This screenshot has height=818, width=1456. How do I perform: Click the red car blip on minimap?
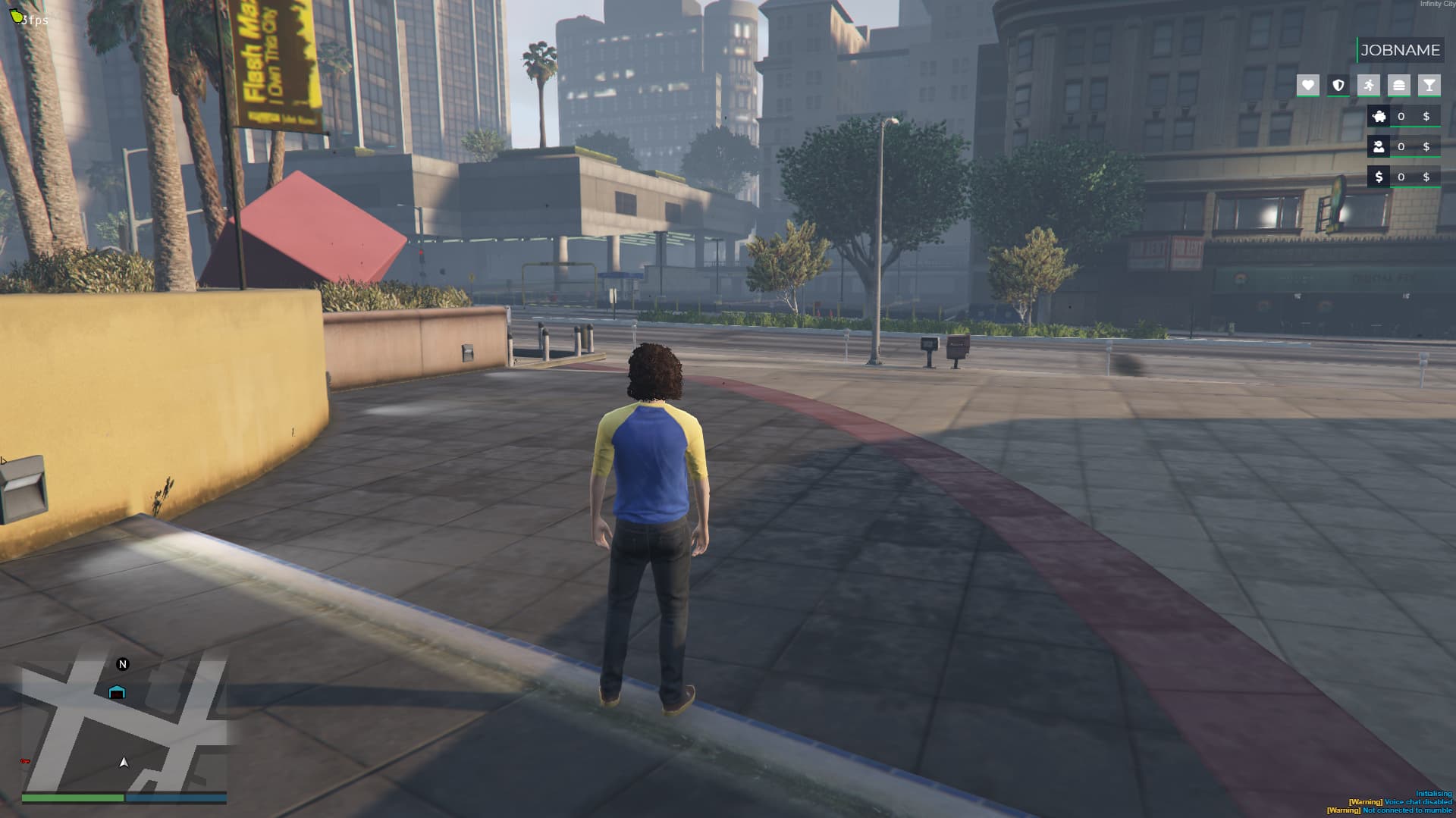click(x=25, y=761)
